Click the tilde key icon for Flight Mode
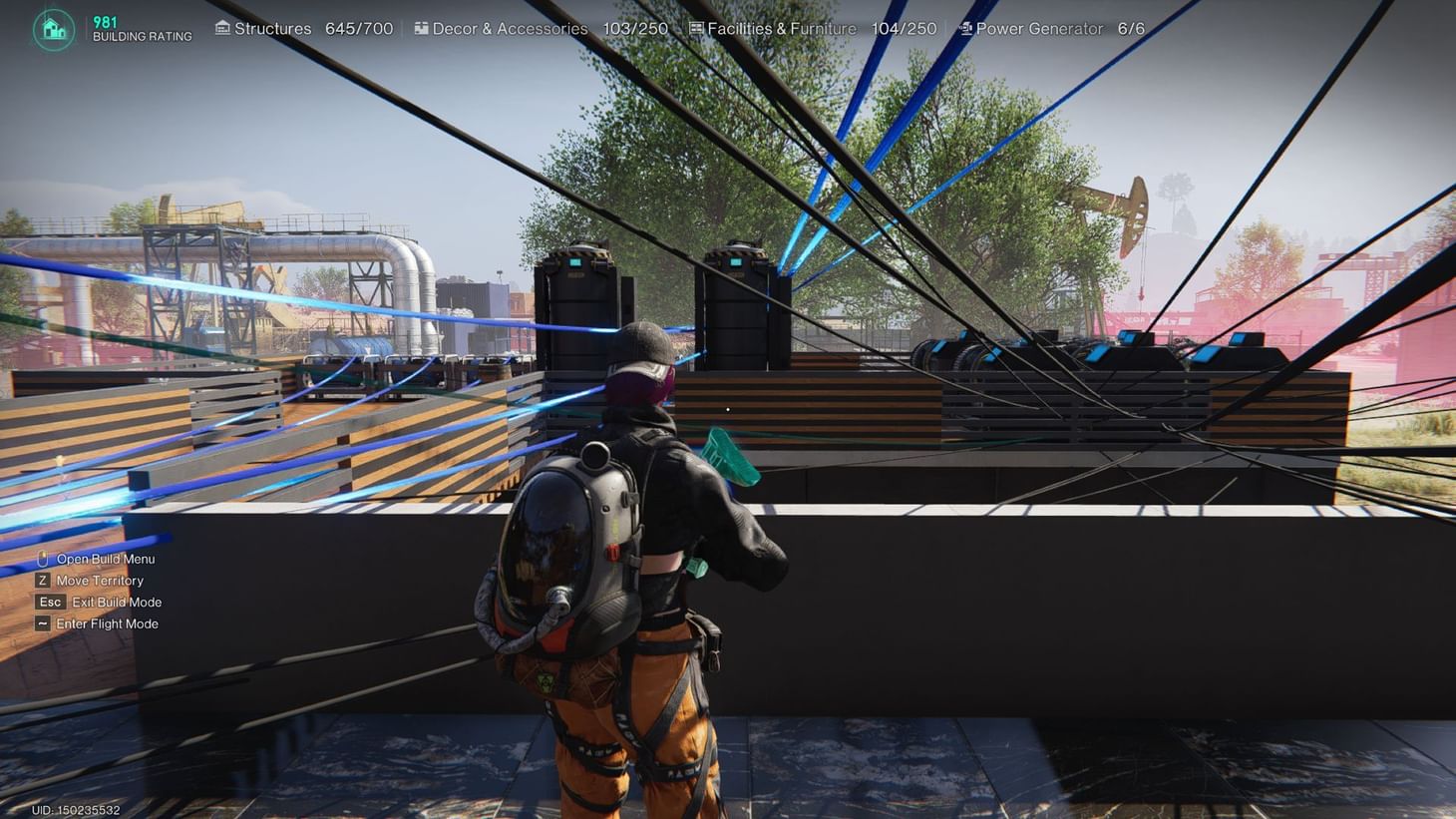Screen dimensions: 1456x819 click(x=42, y=623)
